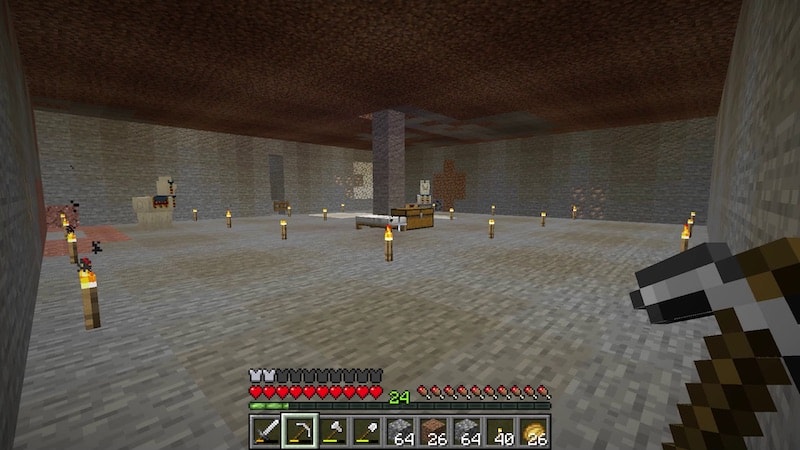Select the pickaxe hotbar slot
800x450 pixels.
click(299, 431)
